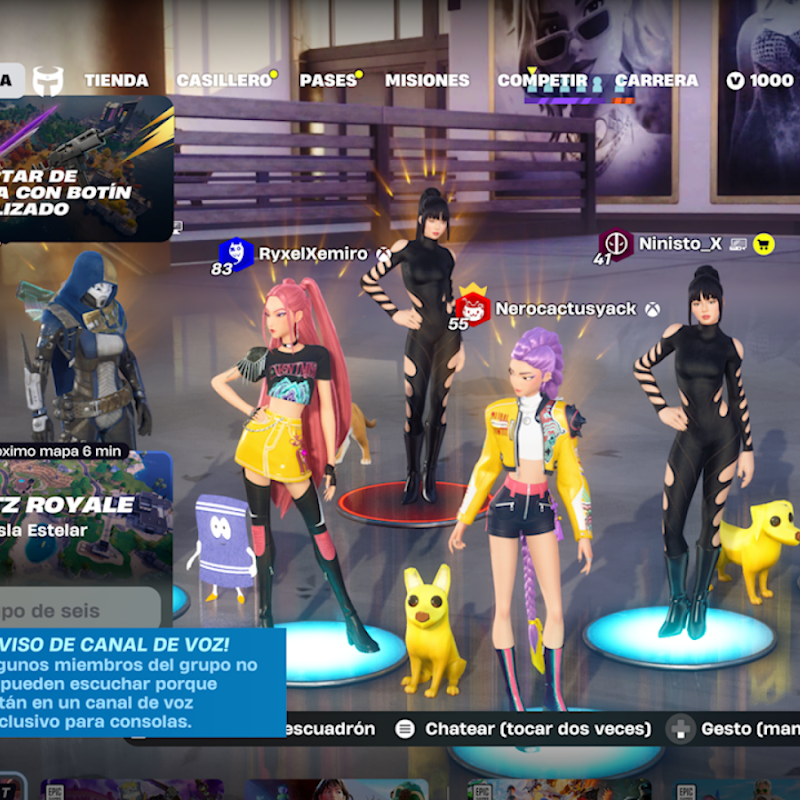The width and height of the screenshot is (800, 800).
Task: Click the helmet icon in the top bar
Action: point(48,80)
